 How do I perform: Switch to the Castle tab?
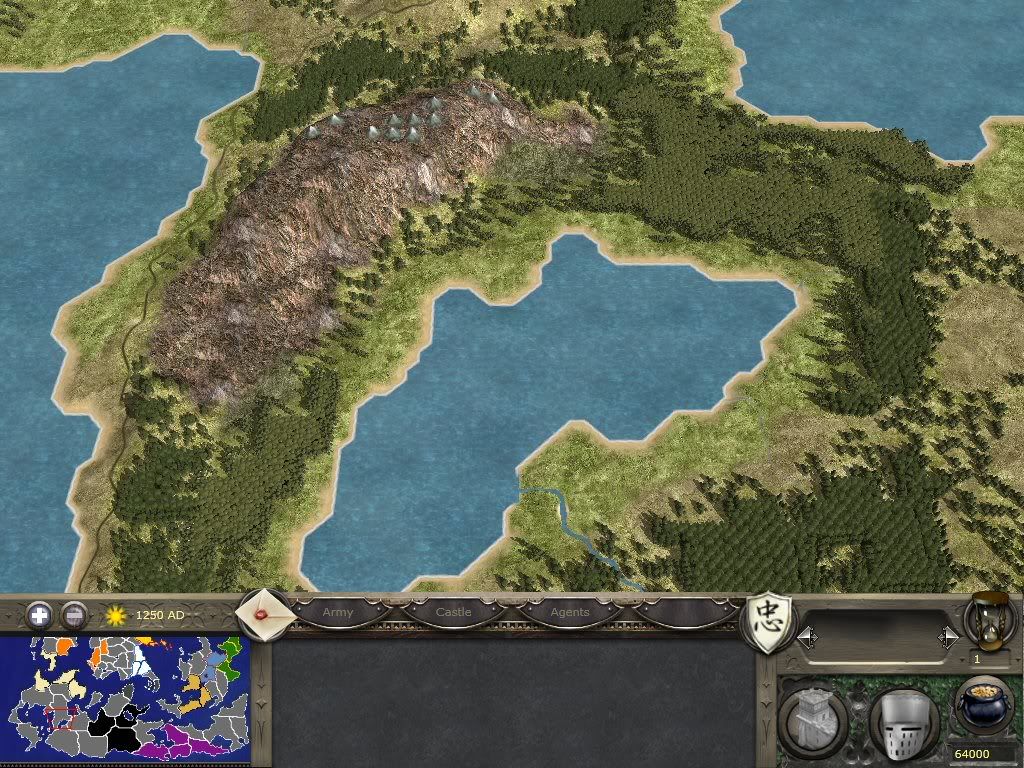tap(453, 612)
